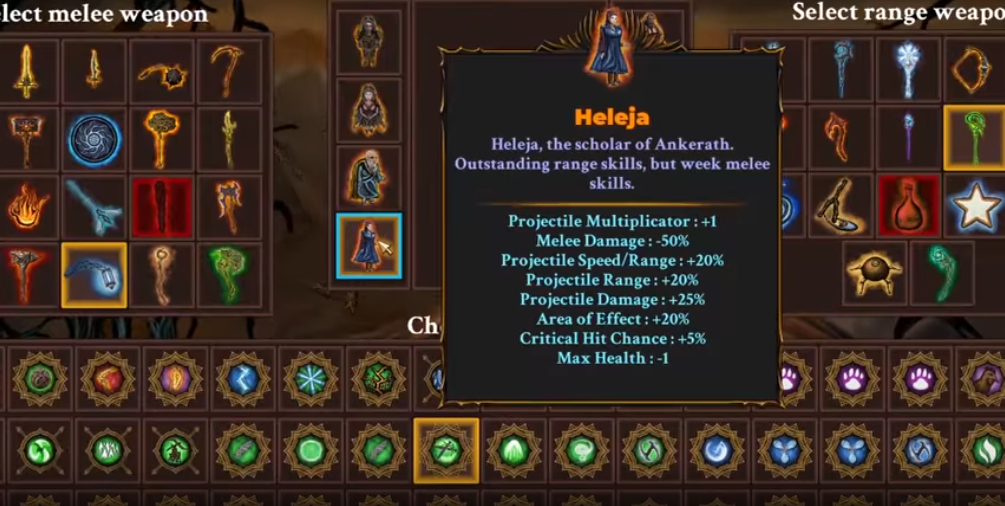The width and height of the screenshot is (1005, 506).
Task: Select the blue snowflake skill icon
Action: [x=311, y=380]
